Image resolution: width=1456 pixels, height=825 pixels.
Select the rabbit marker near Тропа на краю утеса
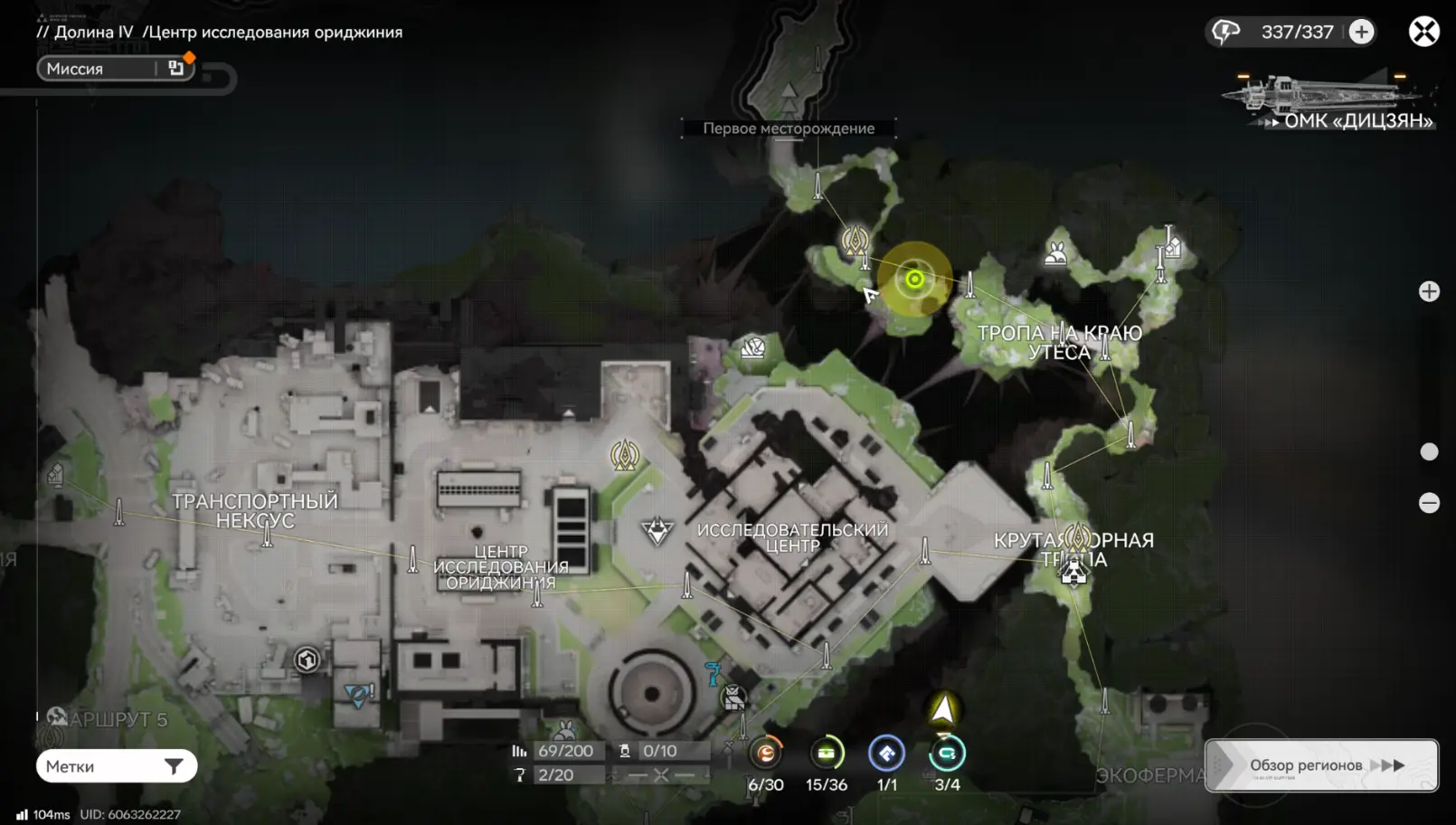1055,253
